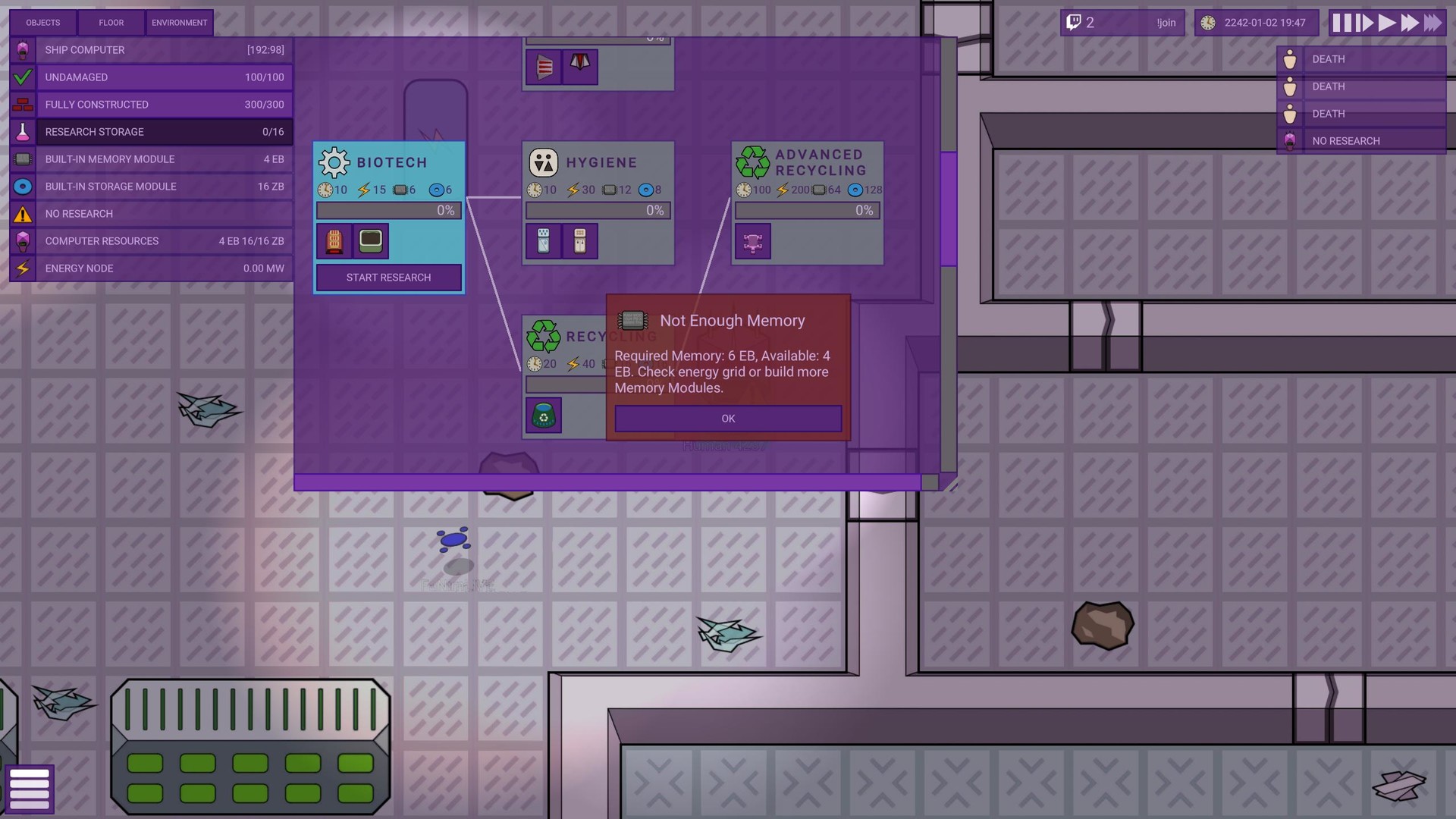Select the Hygiene research node

coord(598,162)
